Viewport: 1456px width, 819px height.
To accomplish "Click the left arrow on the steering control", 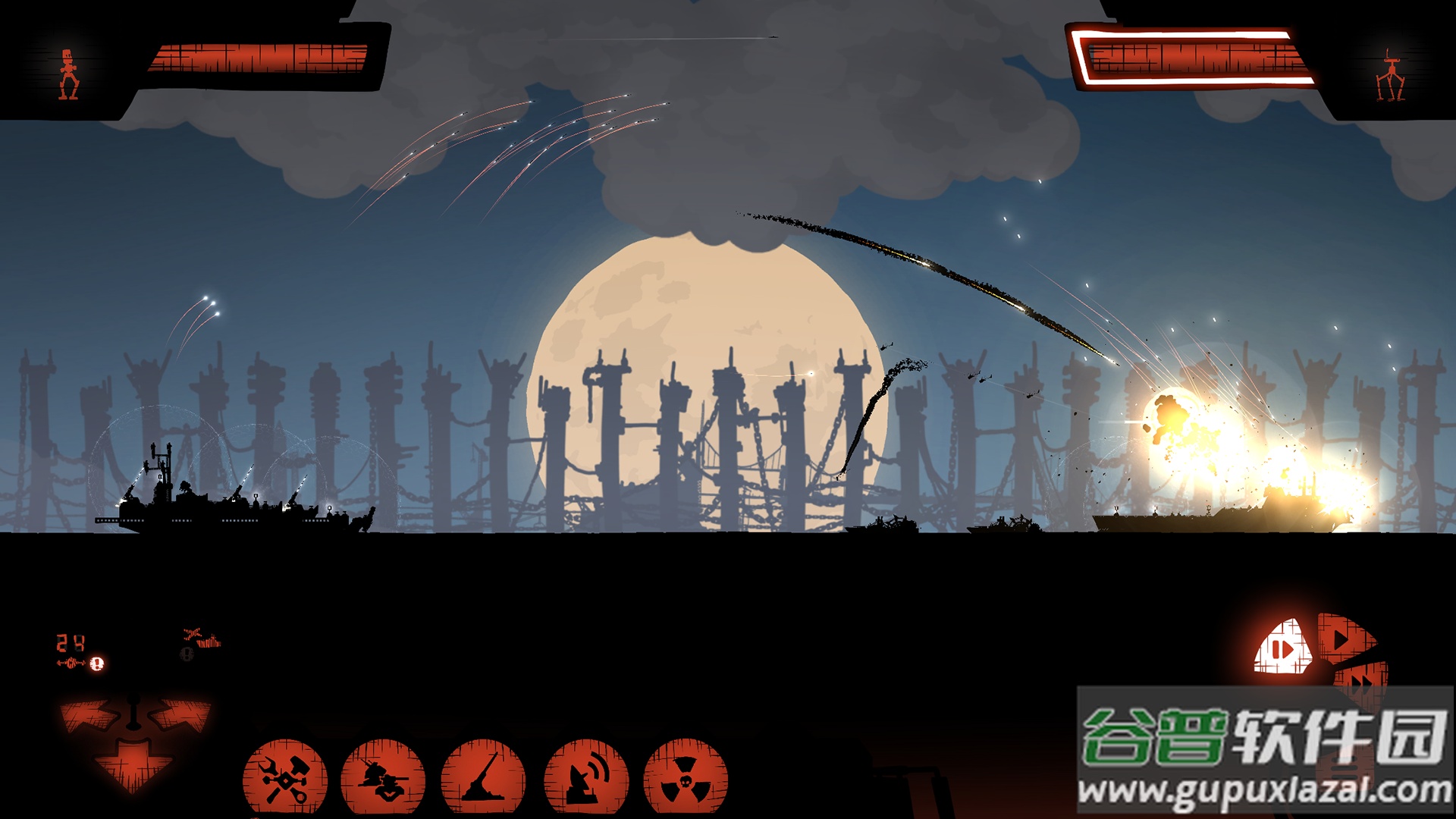I will (89, 717).
